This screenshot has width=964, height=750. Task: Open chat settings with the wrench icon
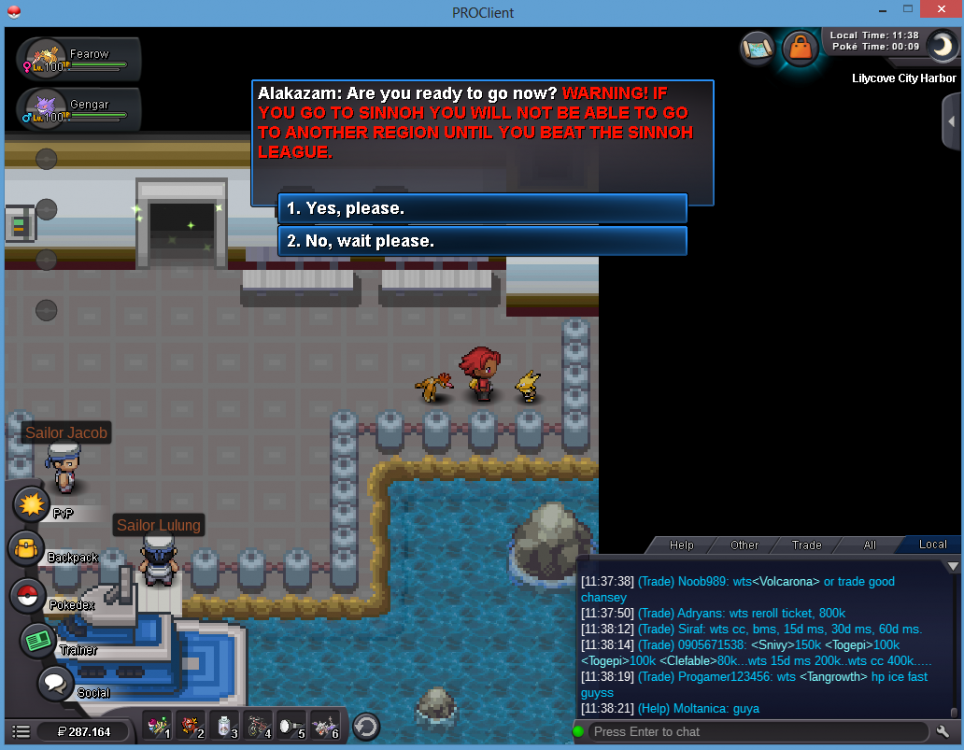(942, 732)
